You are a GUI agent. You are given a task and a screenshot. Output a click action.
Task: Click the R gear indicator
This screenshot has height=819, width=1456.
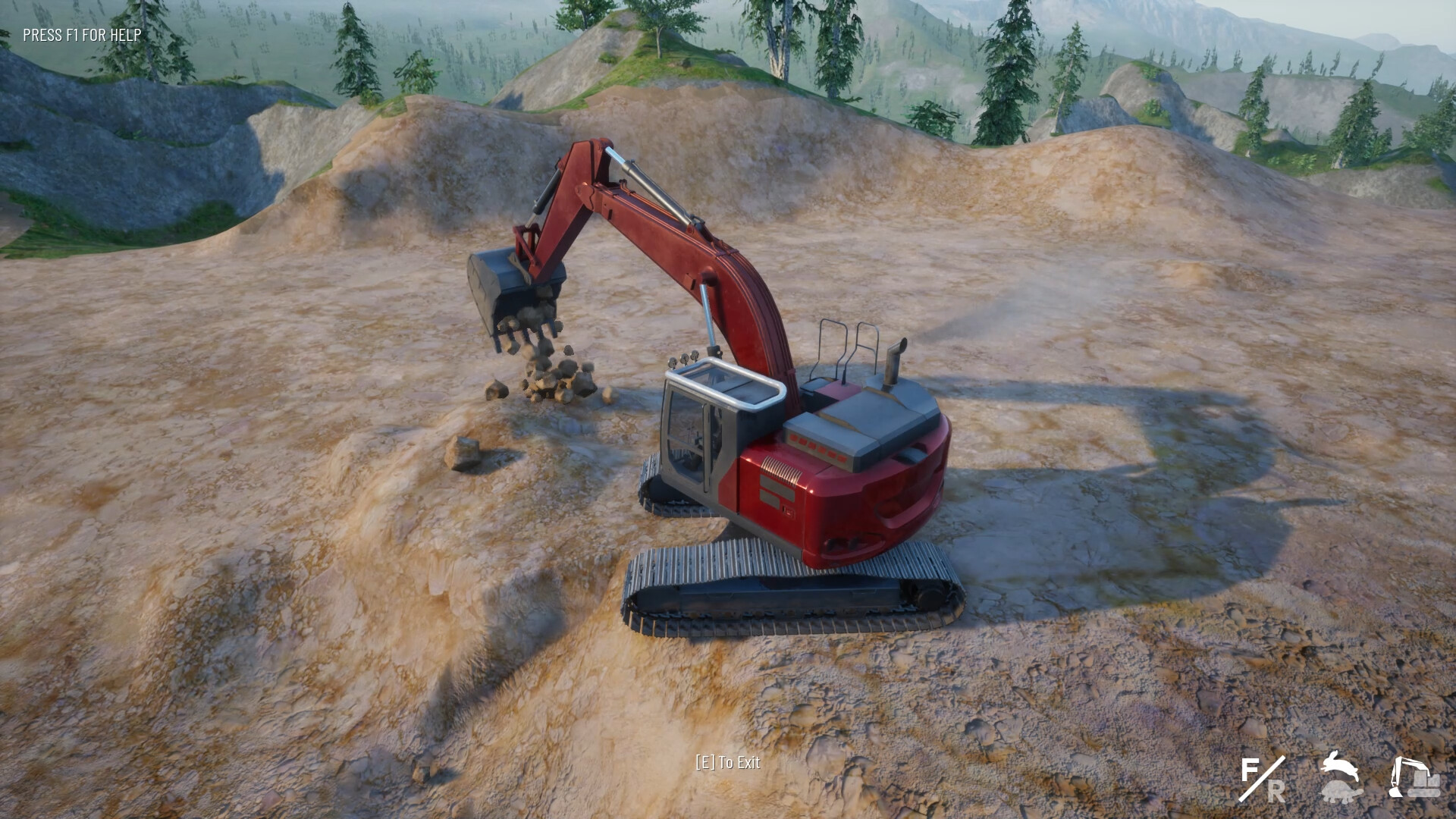(1276, 792)
